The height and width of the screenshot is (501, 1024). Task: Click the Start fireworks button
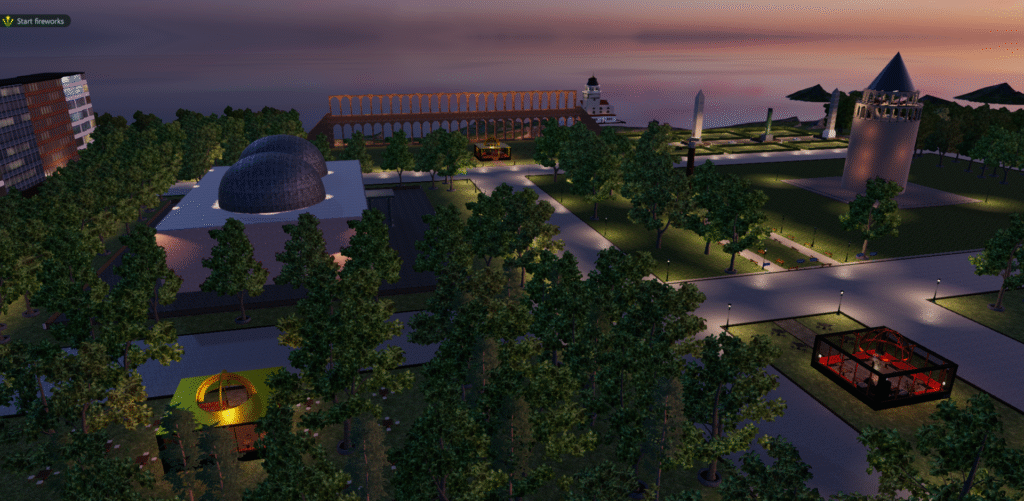pyautogui.click(x=36, y=21)
